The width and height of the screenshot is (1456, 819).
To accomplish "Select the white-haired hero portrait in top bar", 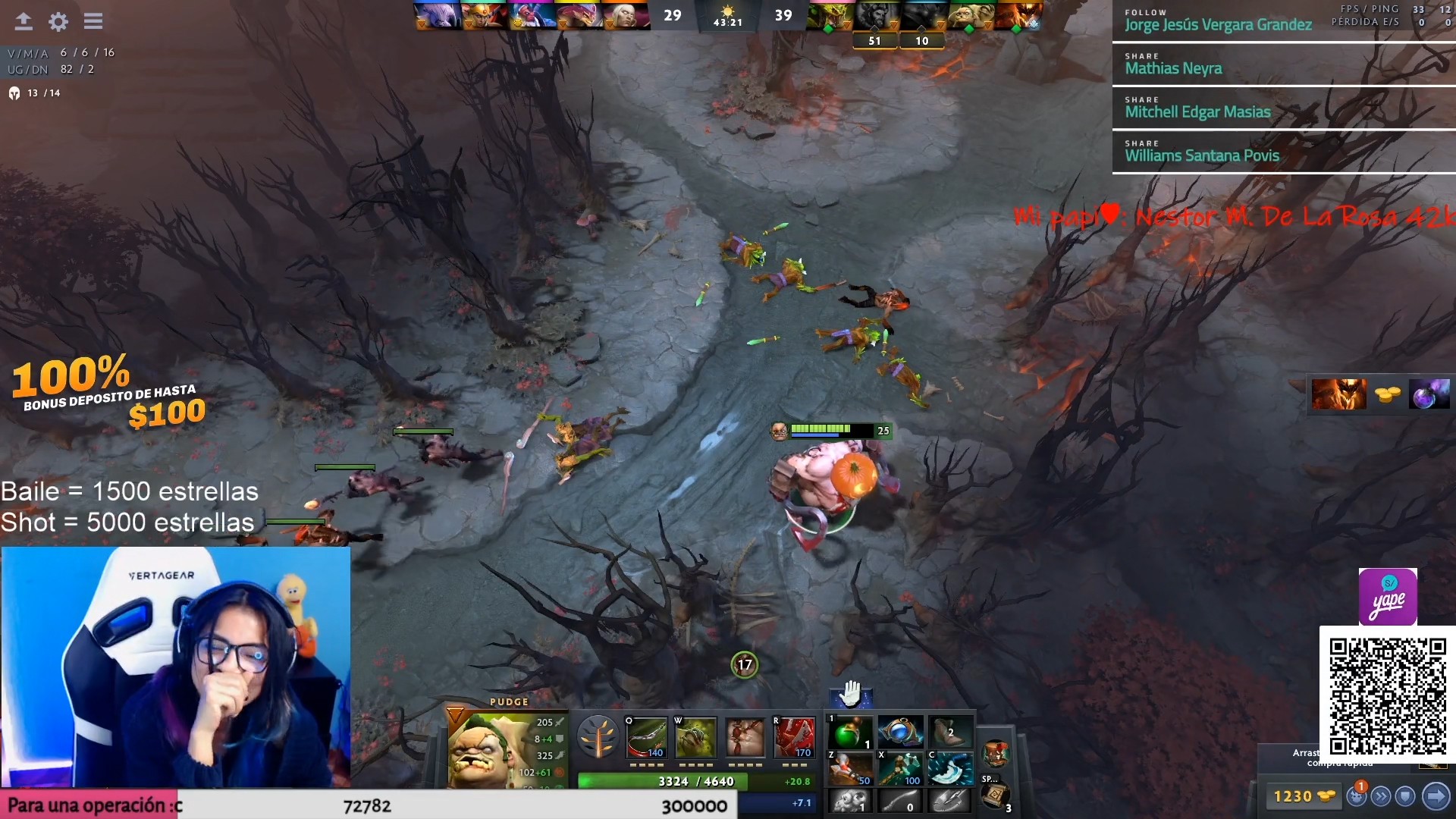I will pos(626,15).
